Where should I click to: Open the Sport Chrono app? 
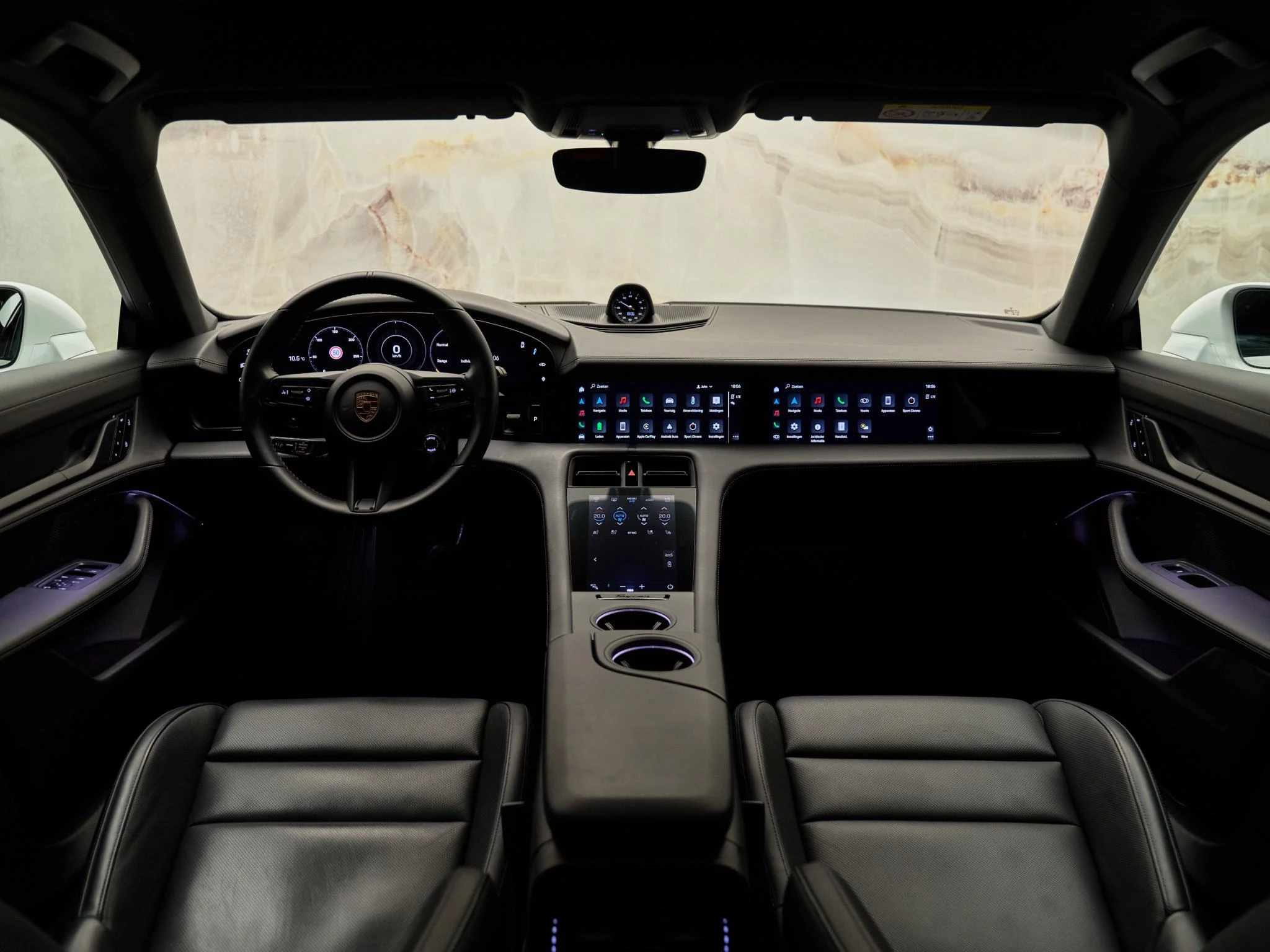(693, 427)
